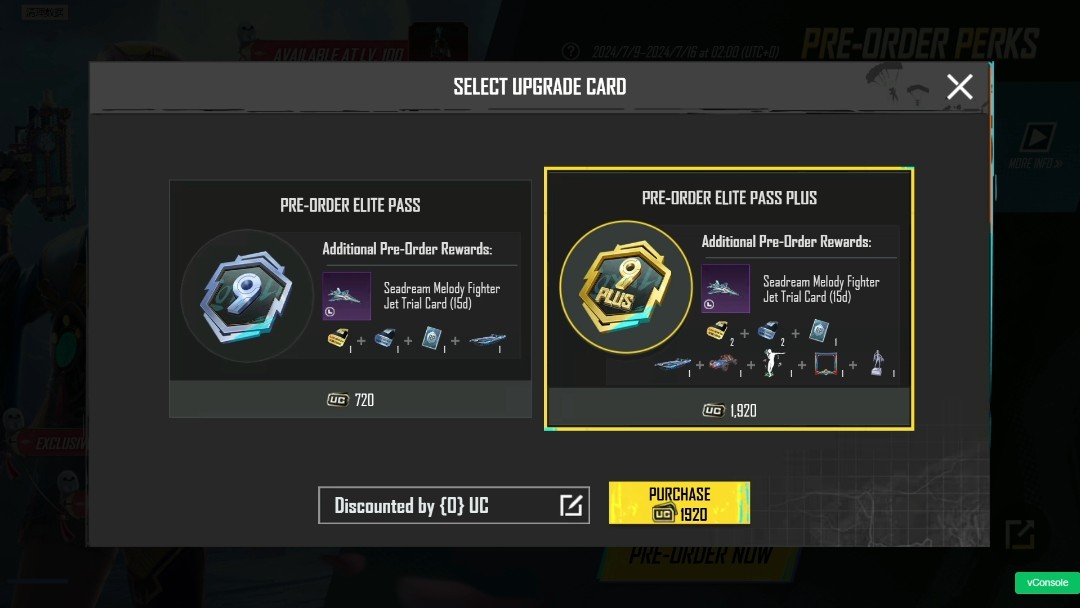Close the Select Upgrade Card dialog
This screenshot has height=608, width=1080.
(959, 87)
